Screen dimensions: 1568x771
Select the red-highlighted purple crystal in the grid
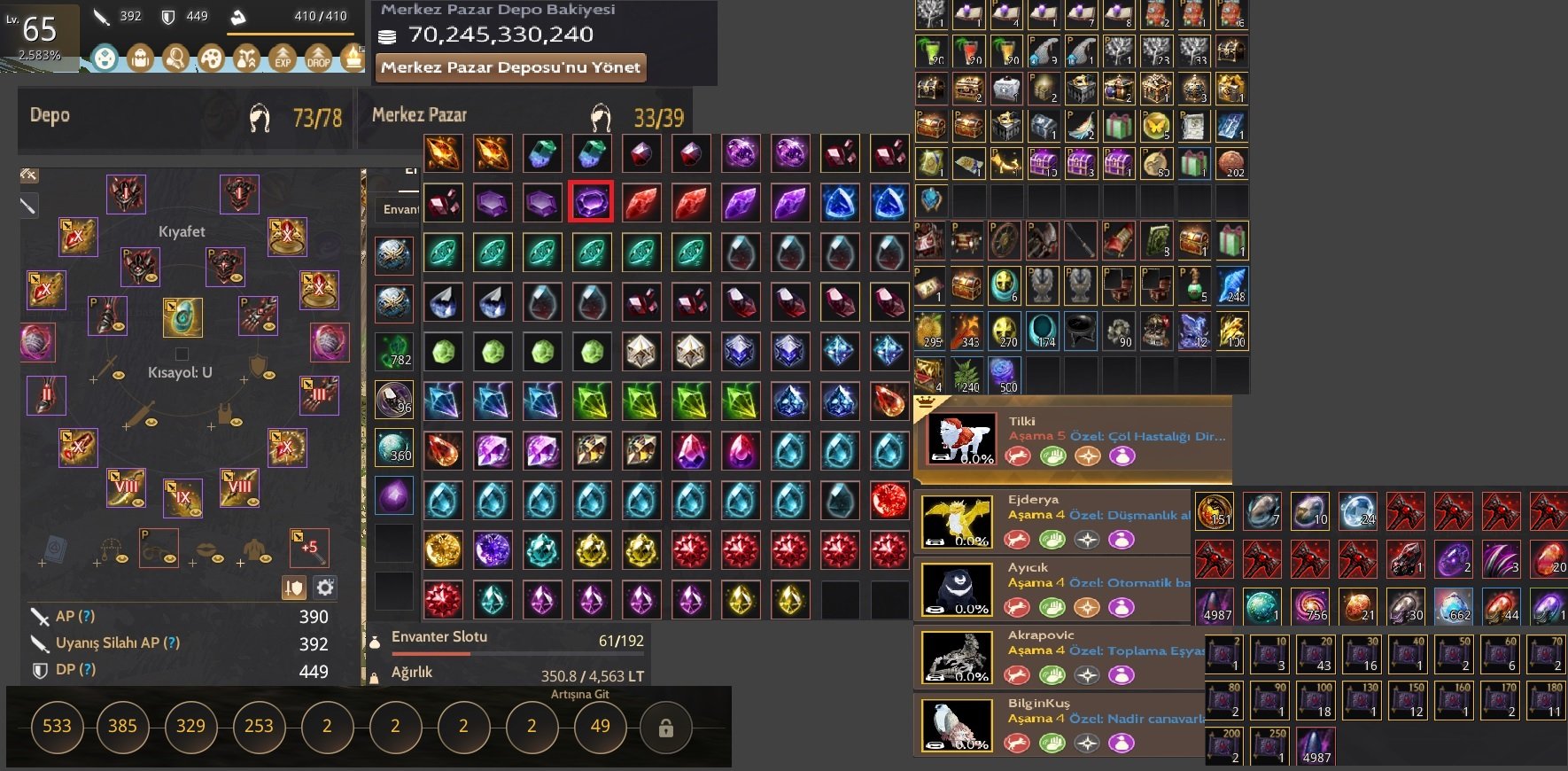(x=591, y=202)
